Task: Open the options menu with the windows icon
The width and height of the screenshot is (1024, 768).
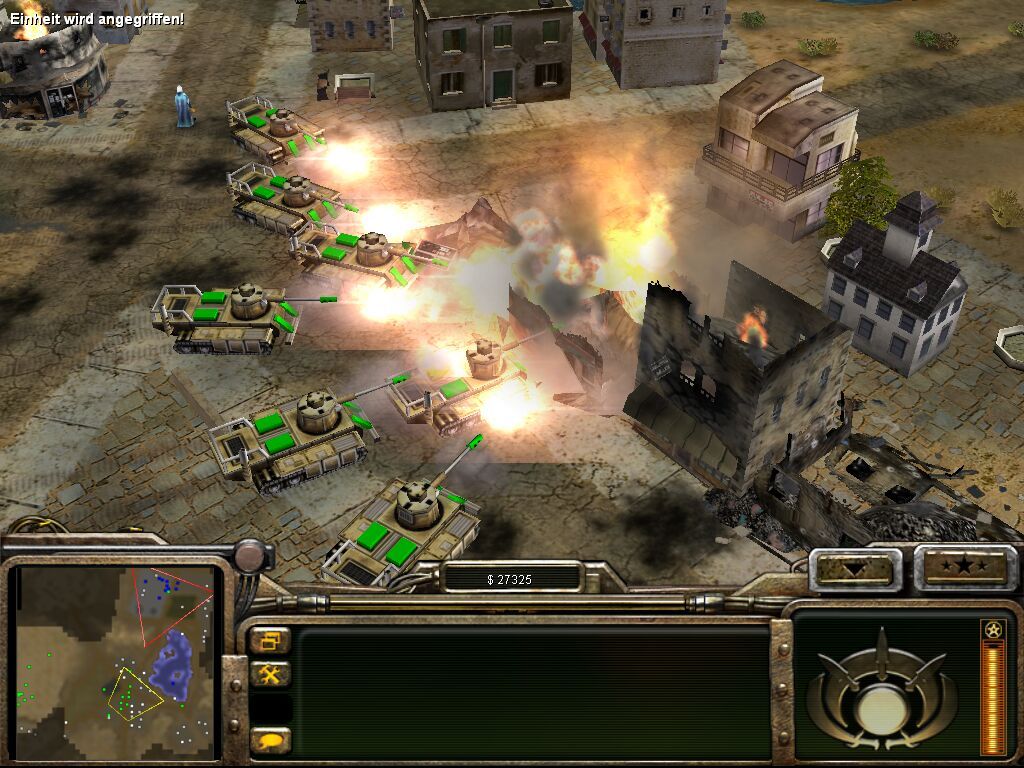Action: 270,641
